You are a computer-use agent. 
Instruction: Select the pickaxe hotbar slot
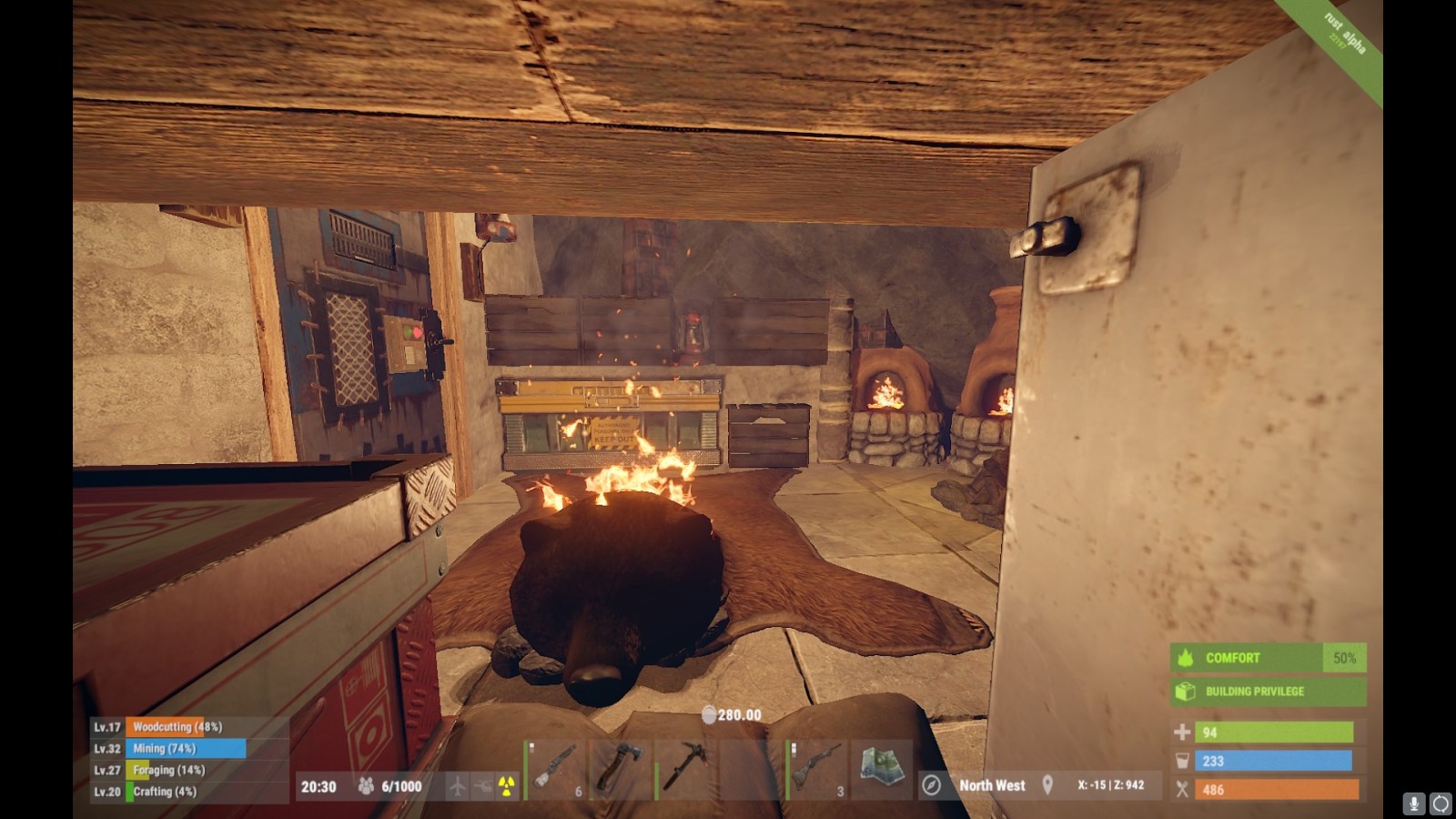[685, 770]
